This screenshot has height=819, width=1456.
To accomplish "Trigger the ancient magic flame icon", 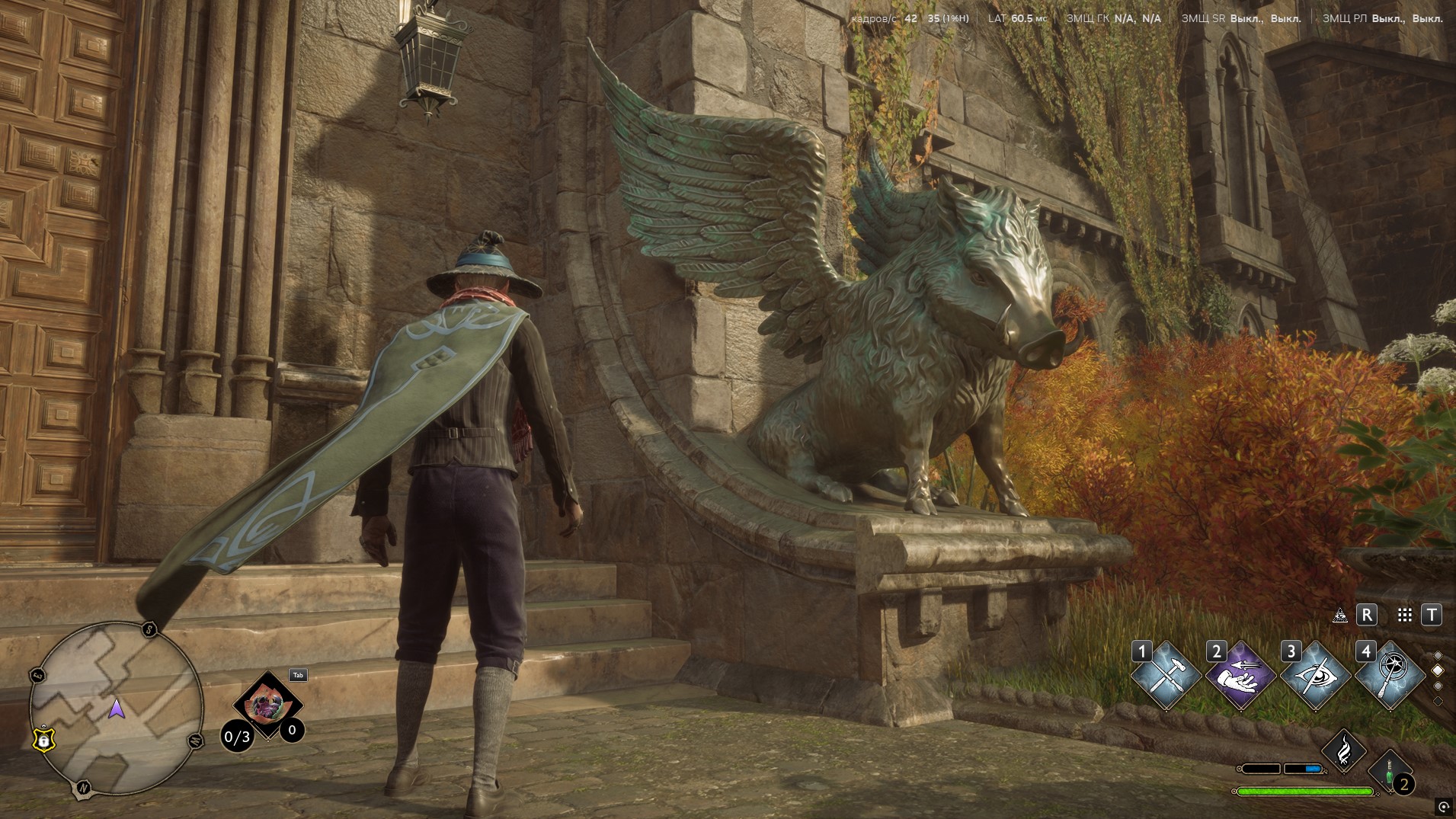I will tap(1345, 750).
